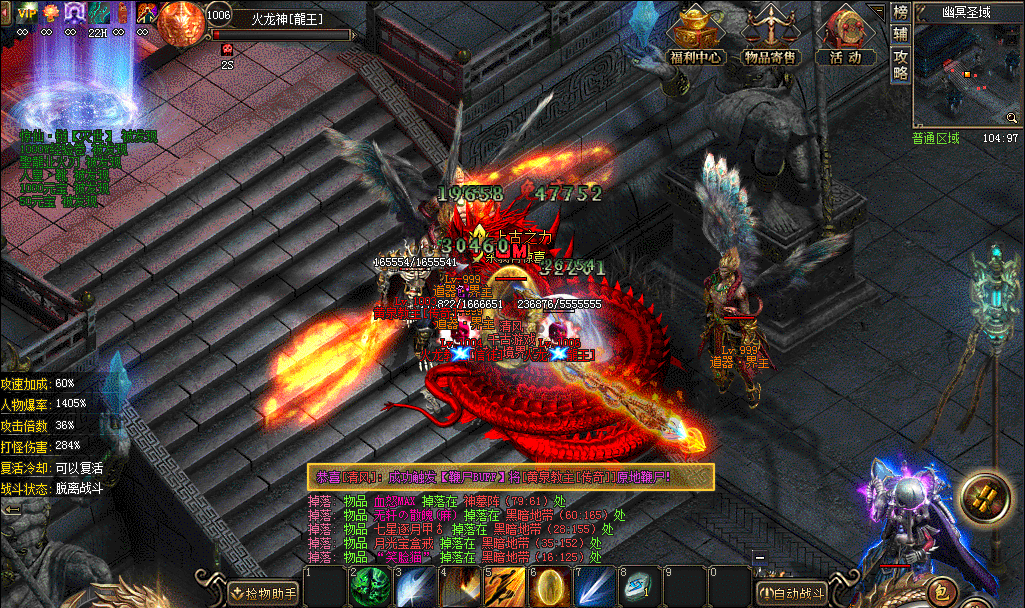Image resolution: width=1025 pixels, height=608 pixels.
Task: Open the 福利中心 welfare center
Action: coord(696,35)
